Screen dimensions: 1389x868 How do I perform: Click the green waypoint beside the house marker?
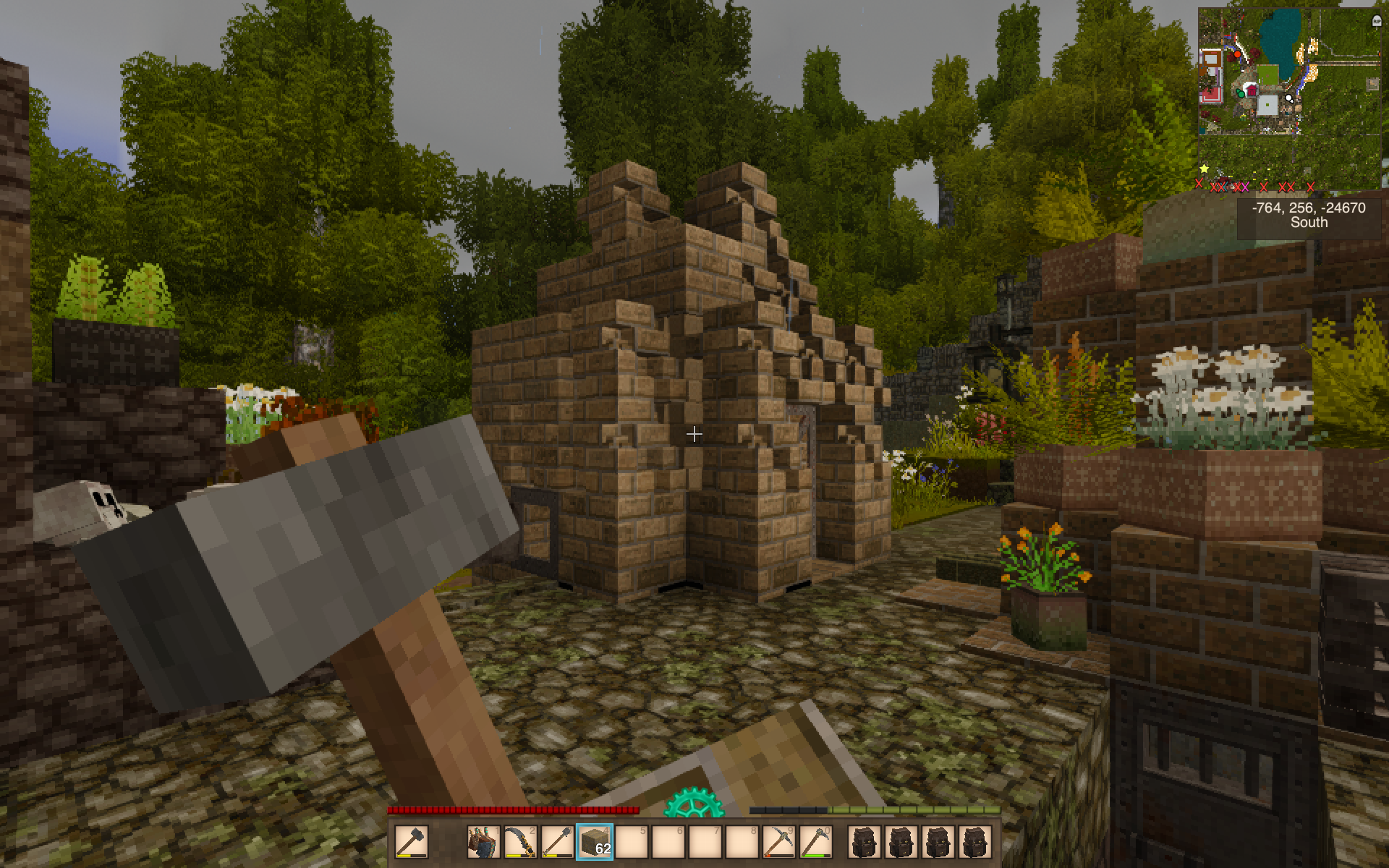[x=1240, y=93]
